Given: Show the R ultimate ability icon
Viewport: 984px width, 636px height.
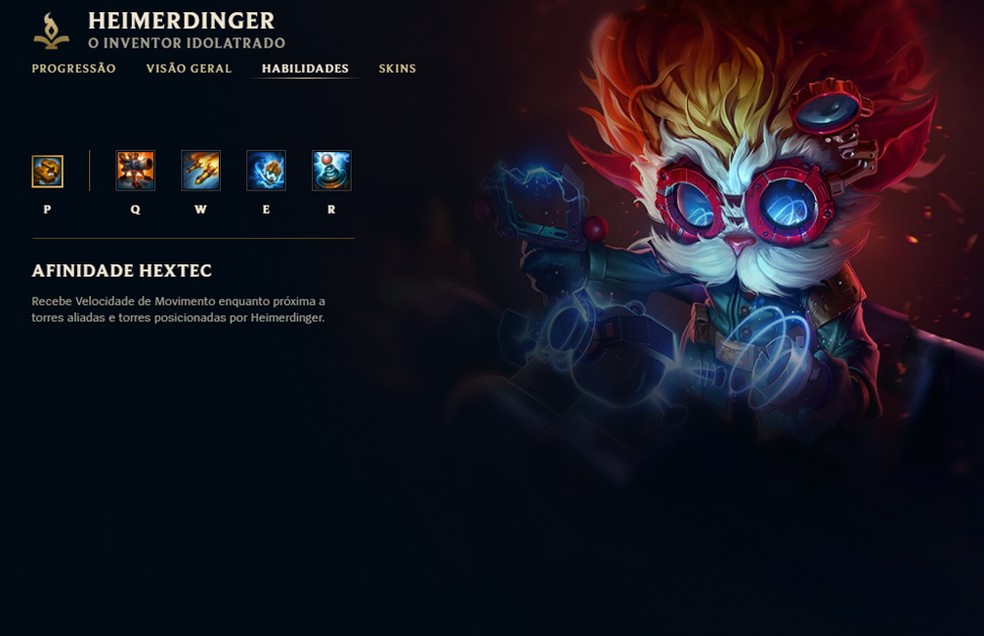Looking at the screenshot, I should click(331, 171).
